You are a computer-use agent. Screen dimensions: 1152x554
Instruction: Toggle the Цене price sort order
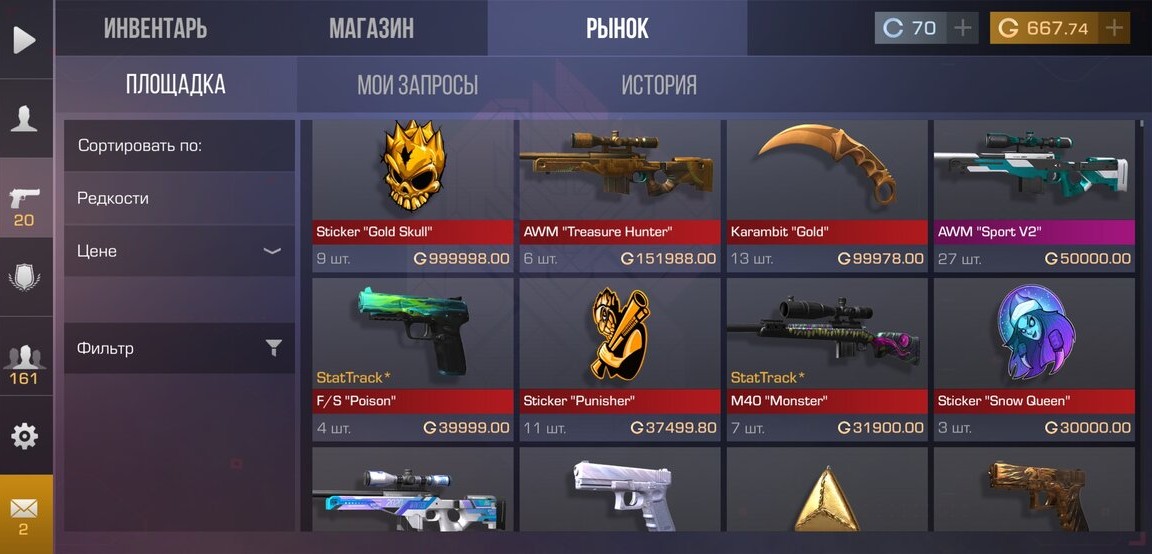coord(179,251)
